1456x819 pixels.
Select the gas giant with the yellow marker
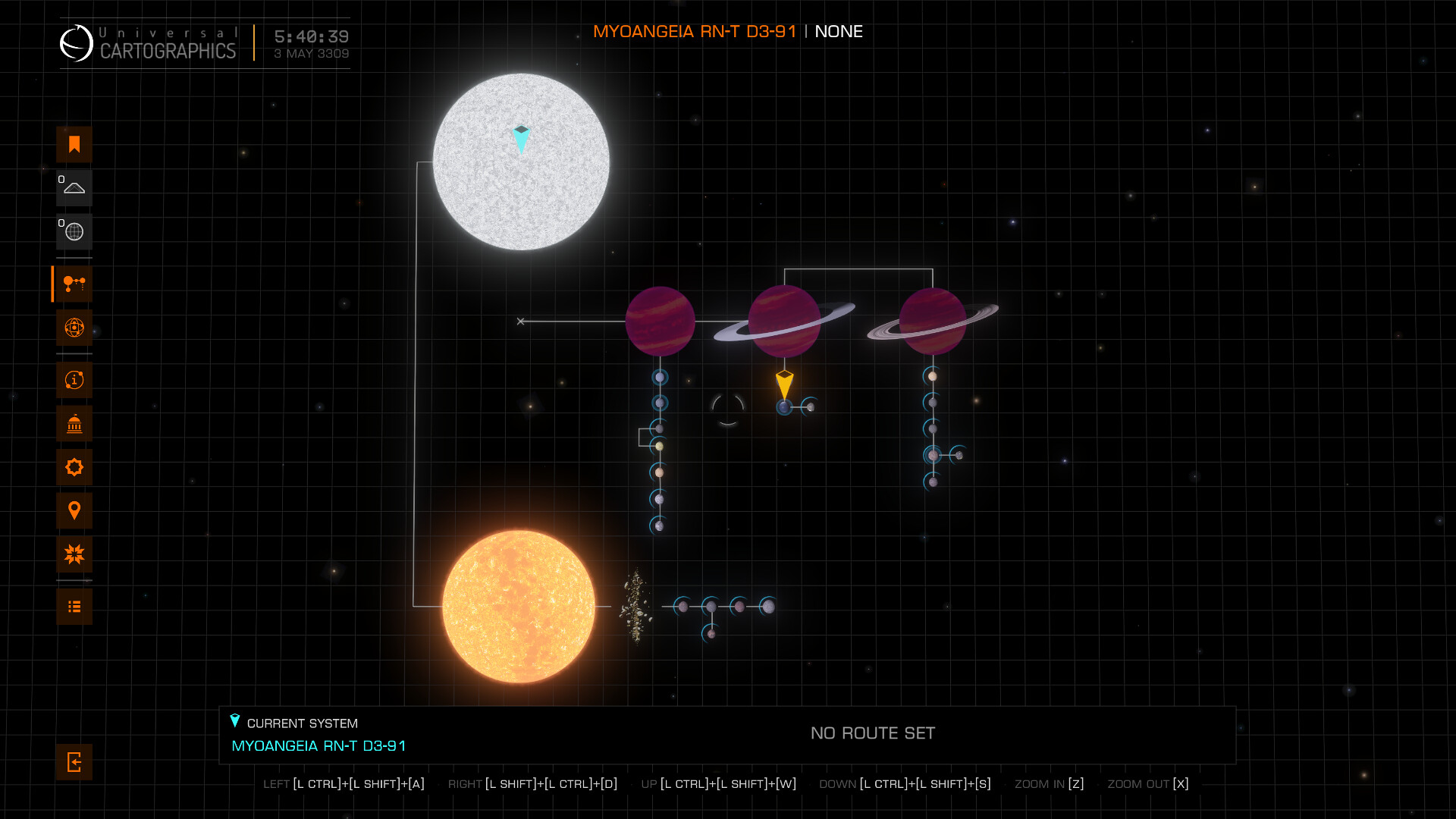point(784,322)
